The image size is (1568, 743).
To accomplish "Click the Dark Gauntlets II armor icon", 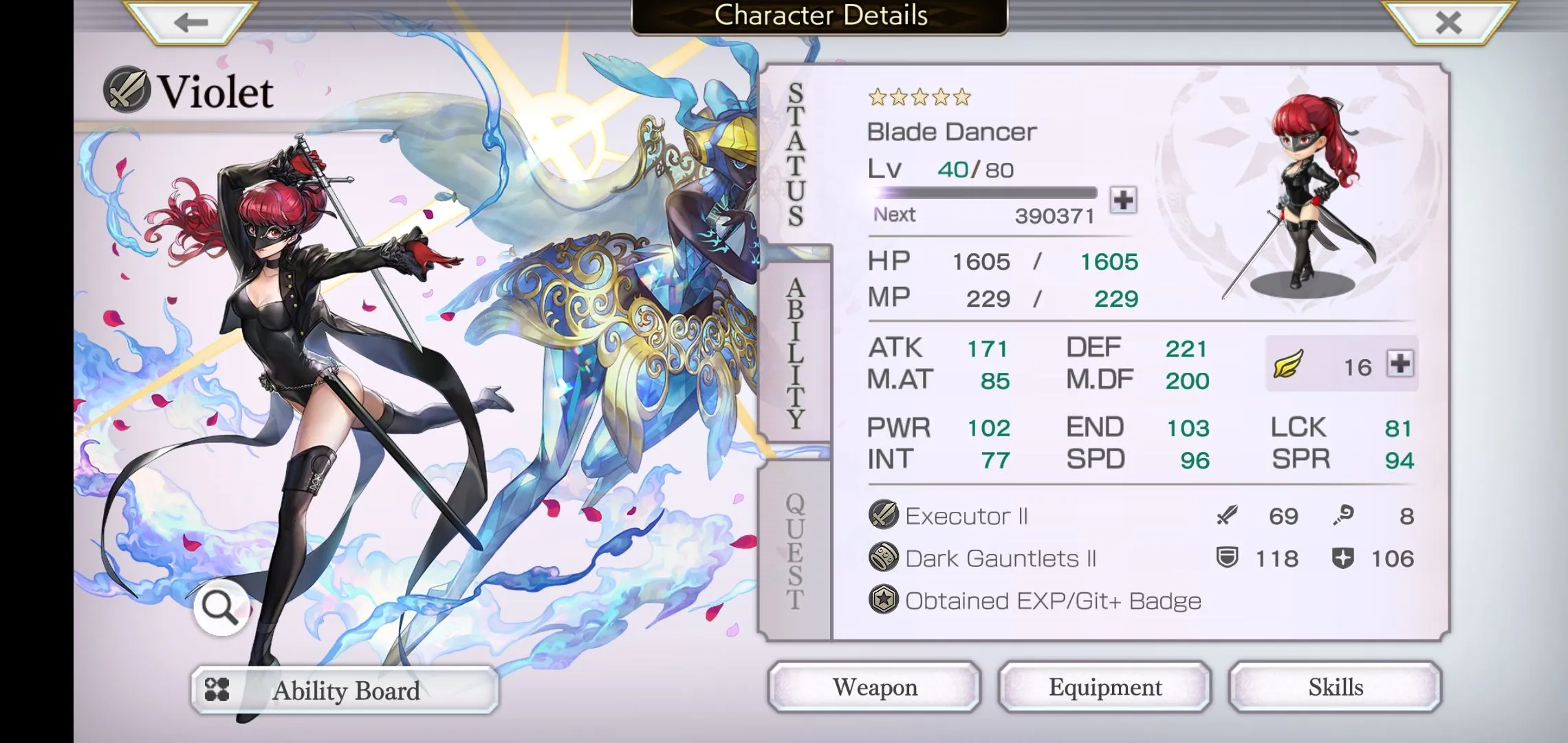I will click(x=882, y=557).
